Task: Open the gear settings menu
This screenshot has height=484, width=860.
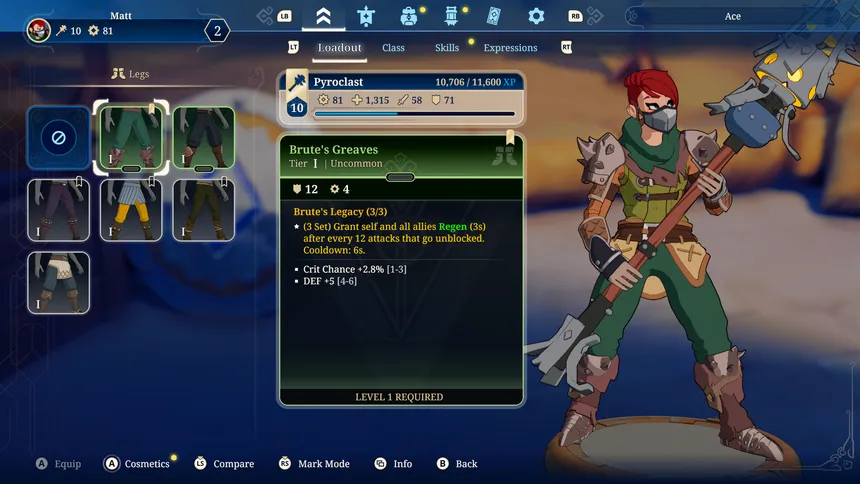Action: click(x=536, y=16)
